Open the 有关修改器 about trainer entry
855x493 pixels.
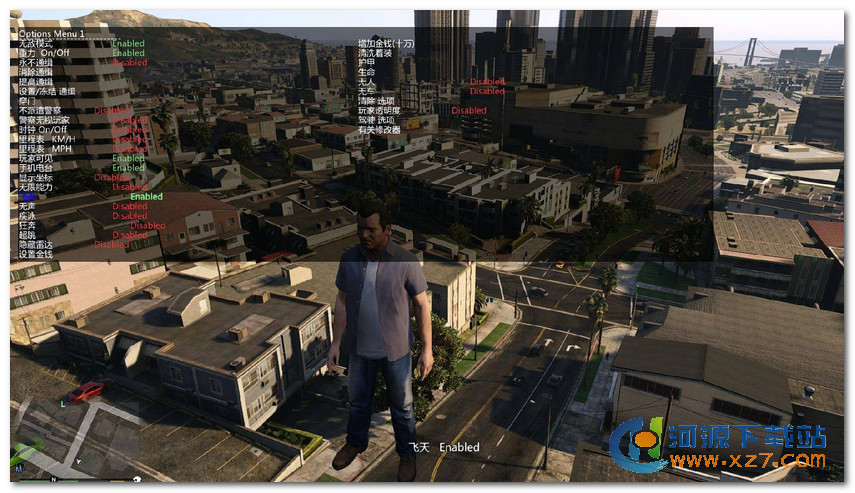378,130
